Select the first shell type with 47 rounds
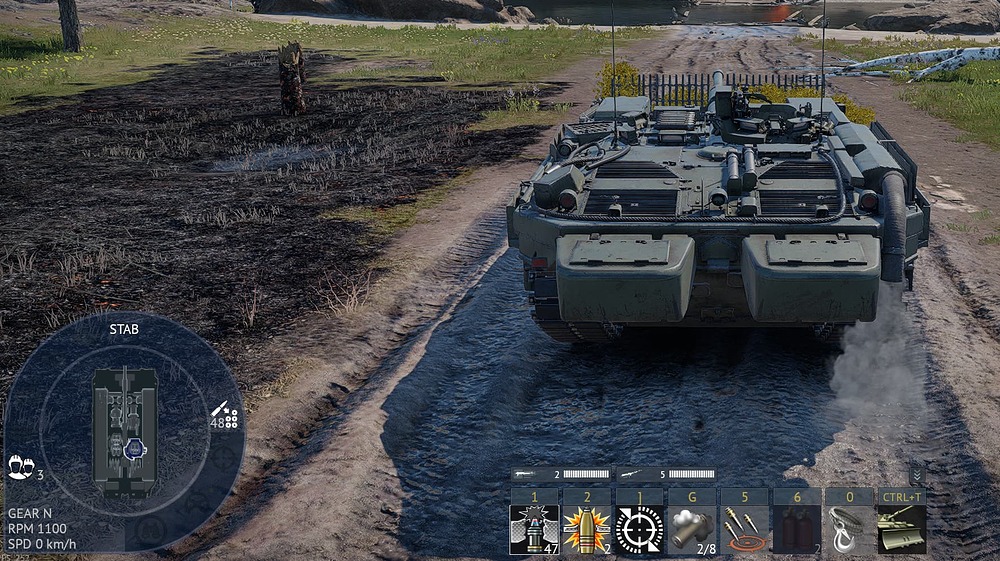Screen dimensions: 1000x561 pos(534,528)
